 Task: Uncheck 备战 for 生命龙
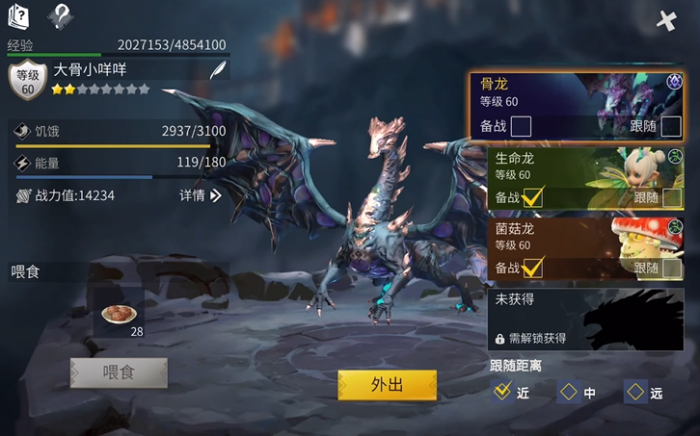point(532,198)
